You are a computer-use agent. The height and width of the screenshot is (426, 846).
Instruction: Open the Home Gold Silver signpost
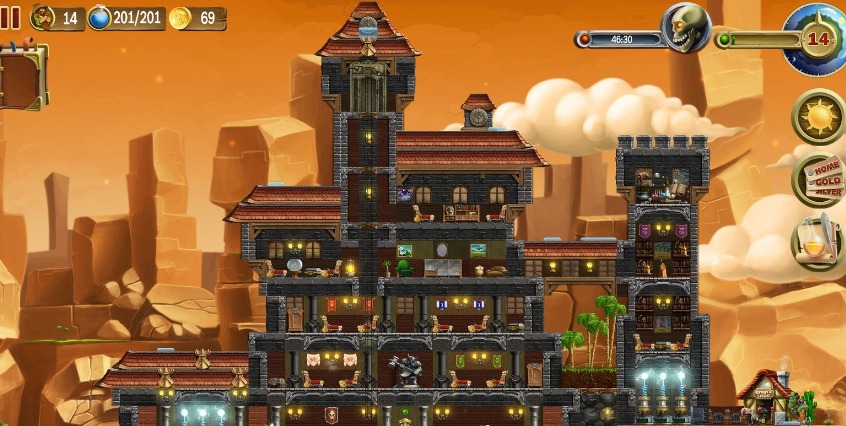point(819,180)
